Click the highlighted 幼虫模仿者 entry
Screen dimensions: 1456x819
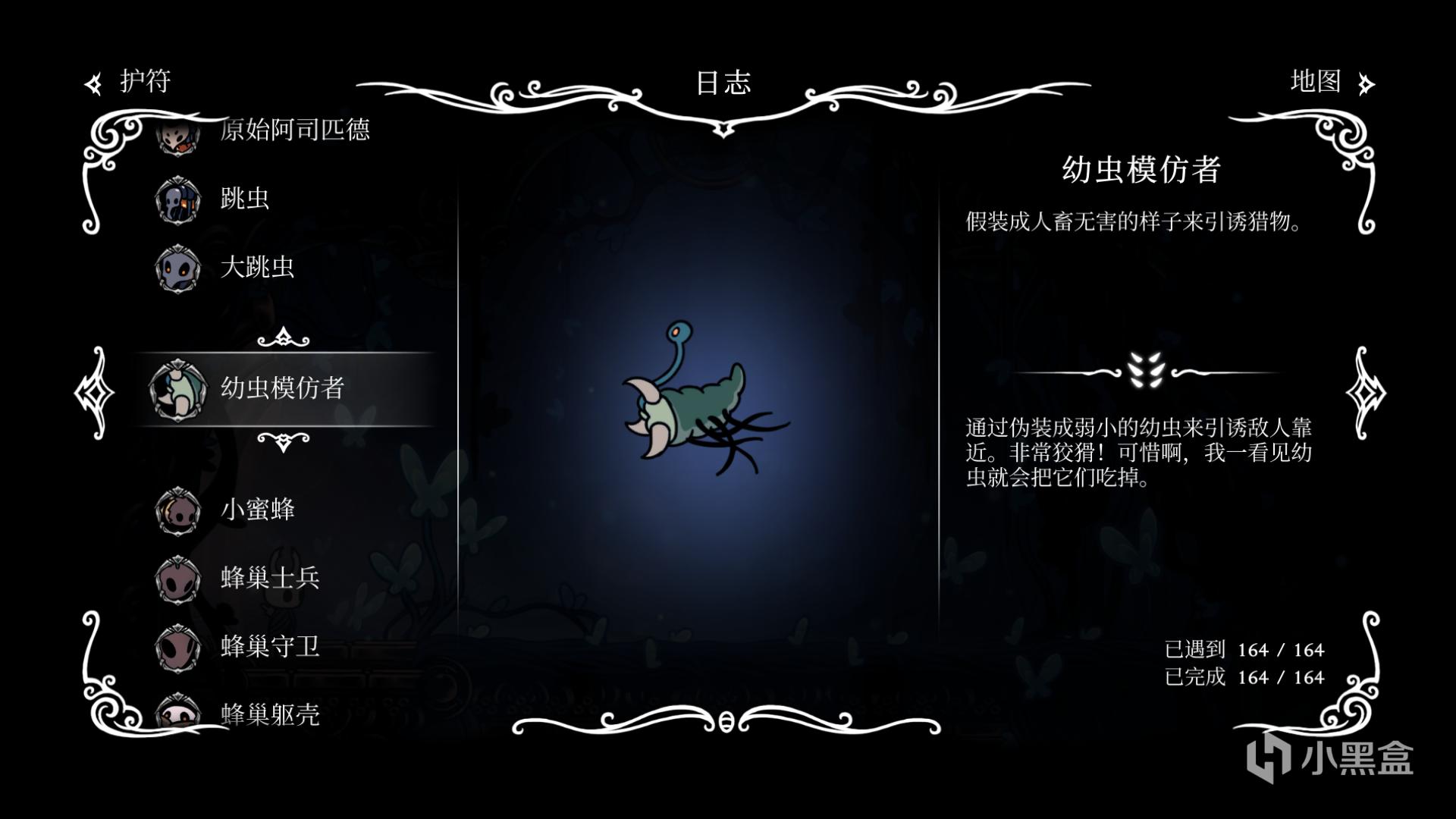pos(282,388)
